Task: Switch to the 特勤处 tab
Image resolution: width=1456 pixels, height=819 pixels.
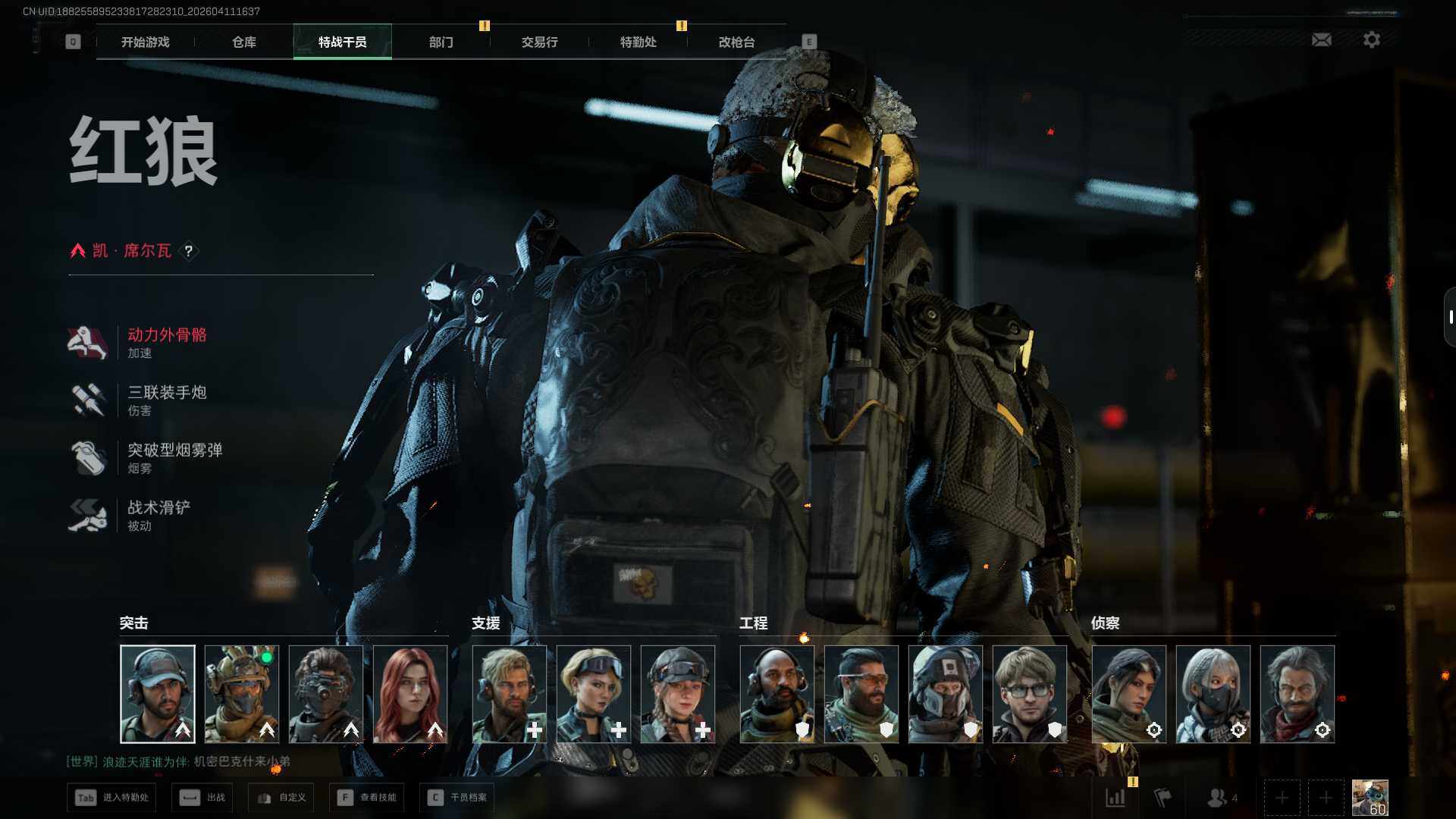Action: point(639,42)
